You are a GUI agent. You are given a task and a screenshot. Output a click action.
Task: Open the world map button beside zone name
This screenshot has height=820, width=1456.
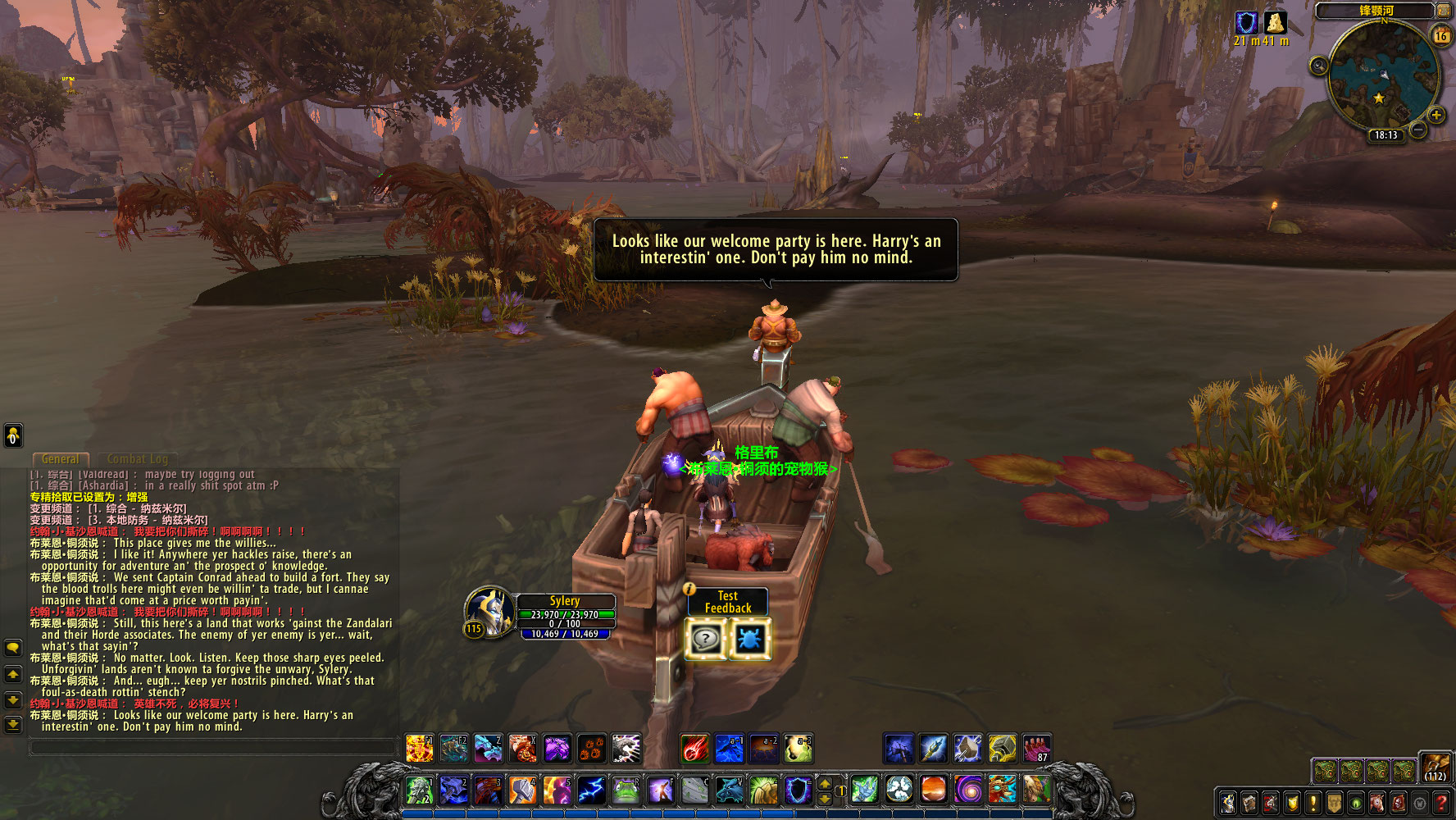(x=1443, y=11)
